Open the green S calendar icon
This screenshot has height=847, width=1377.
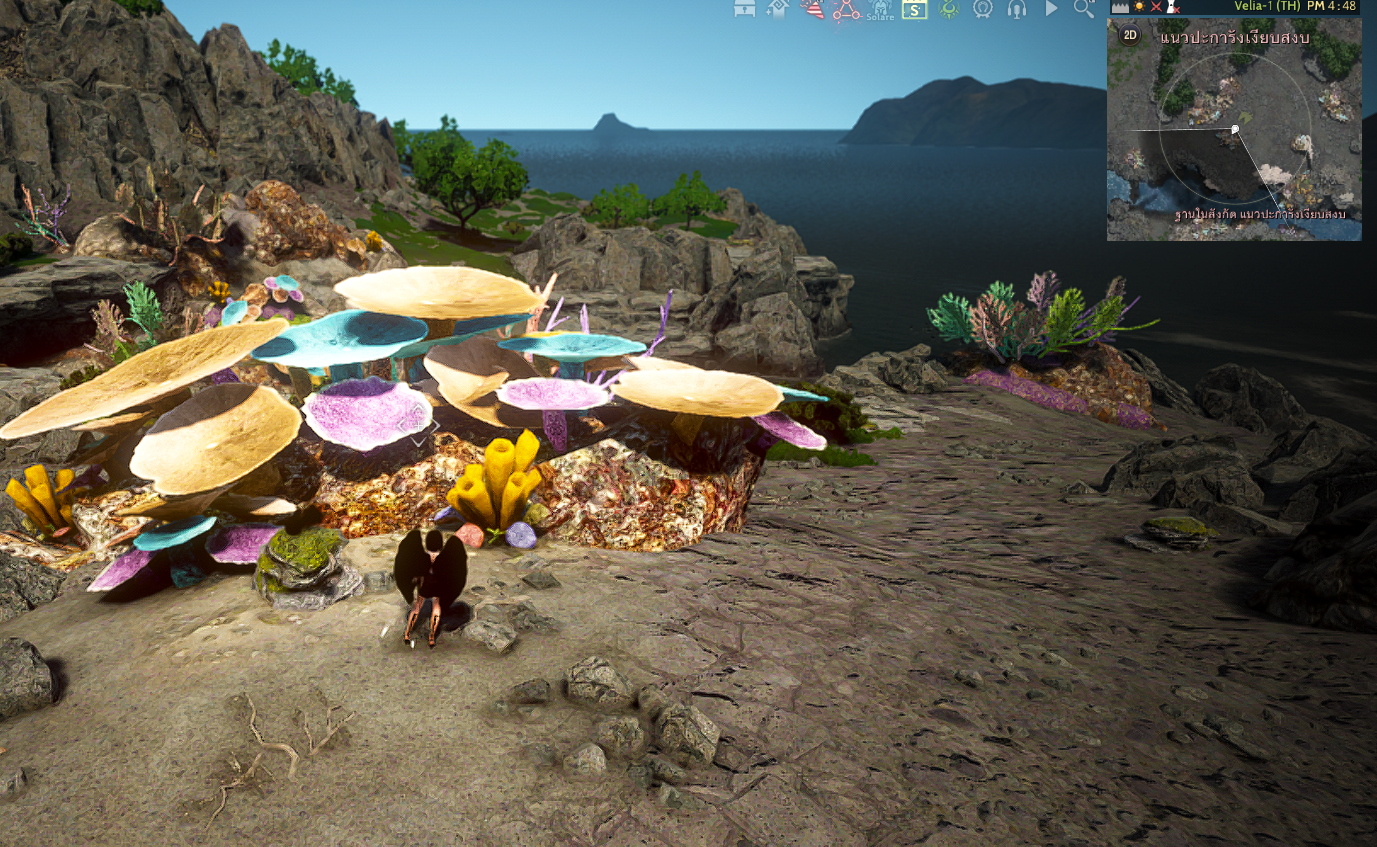(914, 10)
